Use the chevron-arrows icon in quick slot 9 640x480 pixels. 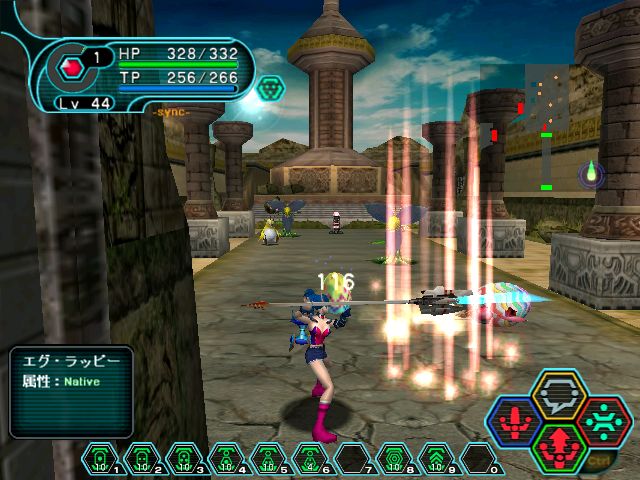(x=436, y=459)
